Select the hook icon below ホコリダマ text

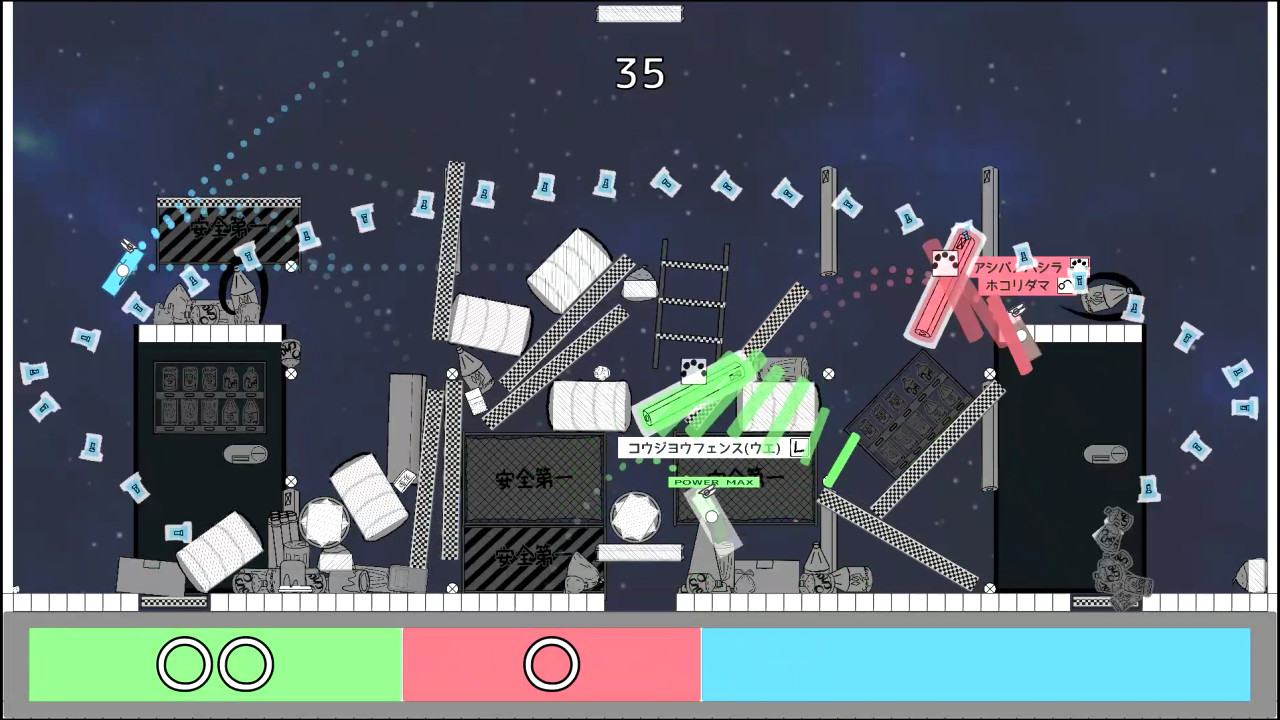[x=1066, y=287]
